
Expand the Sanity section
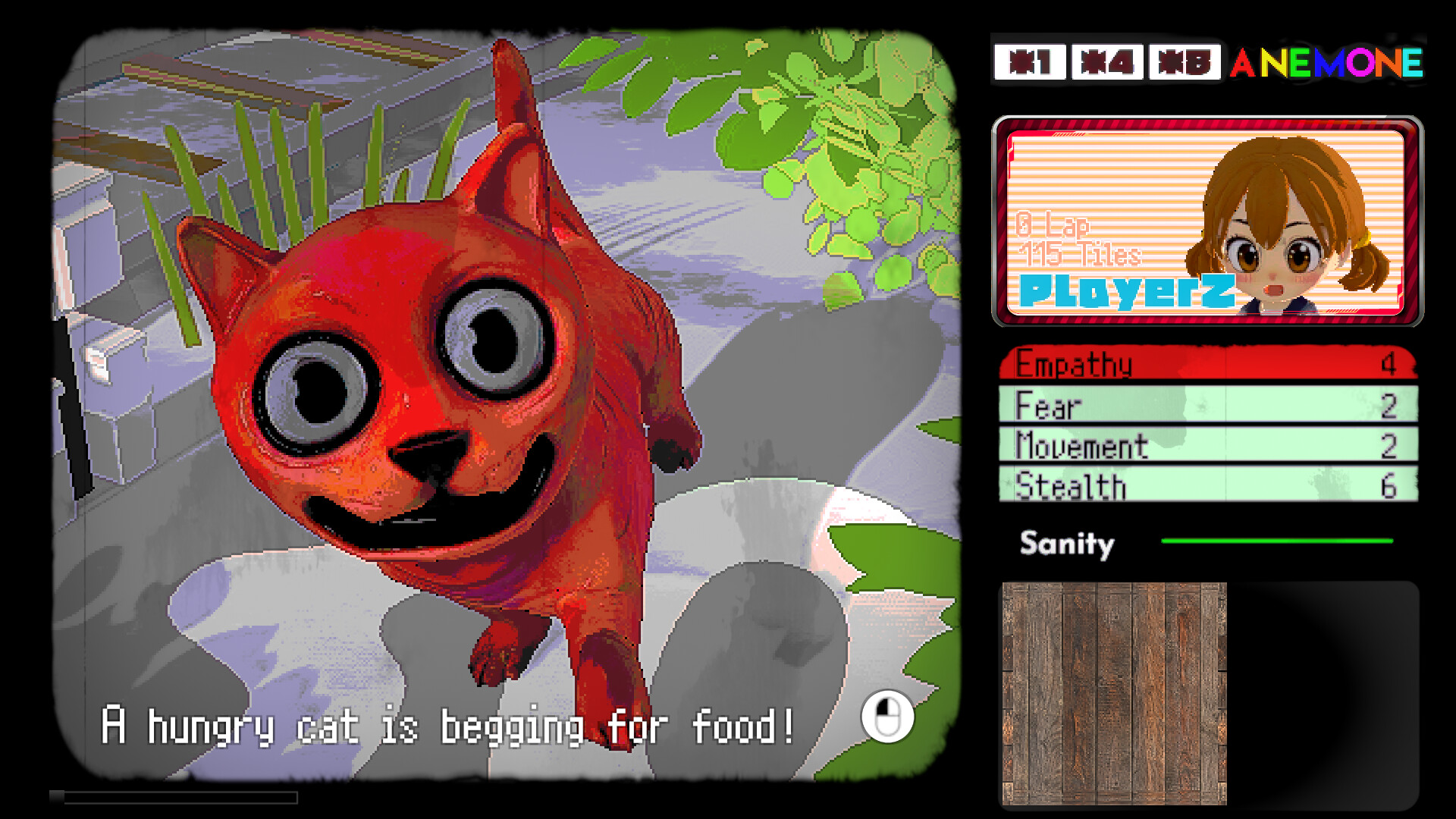pyautogui.click(x=1065, y=544)
